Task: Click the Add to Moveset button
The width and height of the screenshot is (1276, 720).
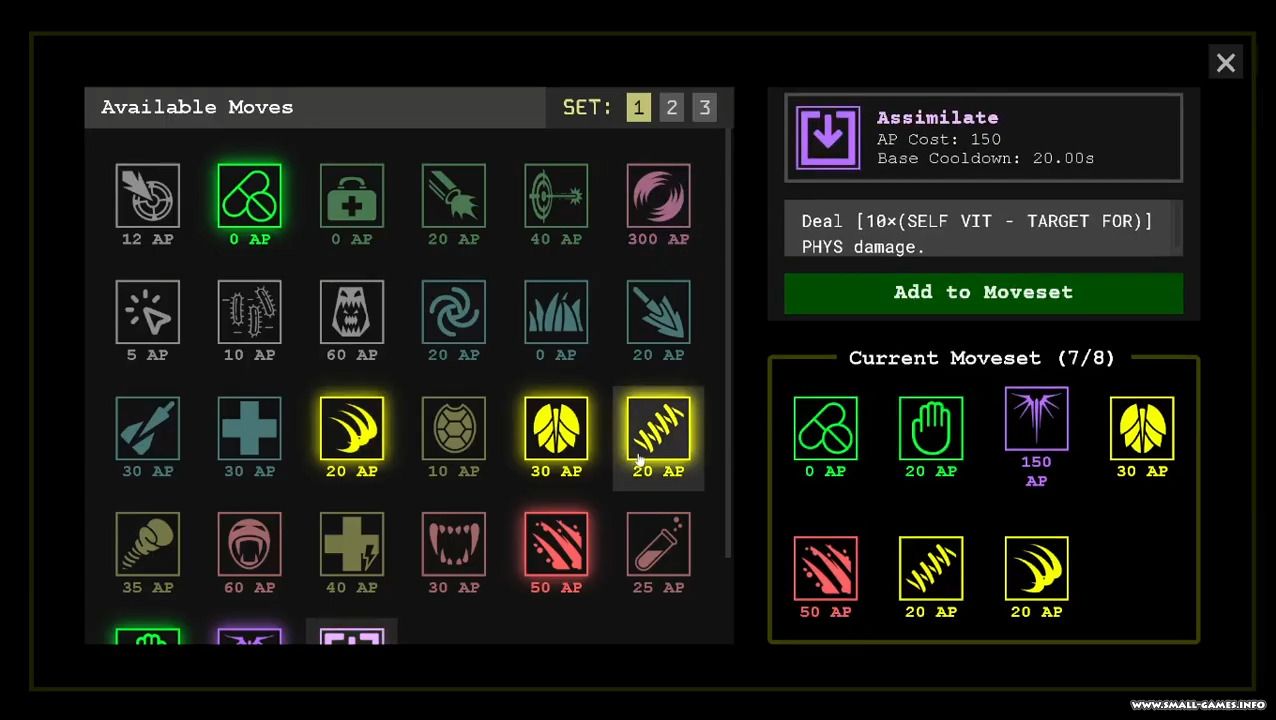Action: (x=983, y=293)
